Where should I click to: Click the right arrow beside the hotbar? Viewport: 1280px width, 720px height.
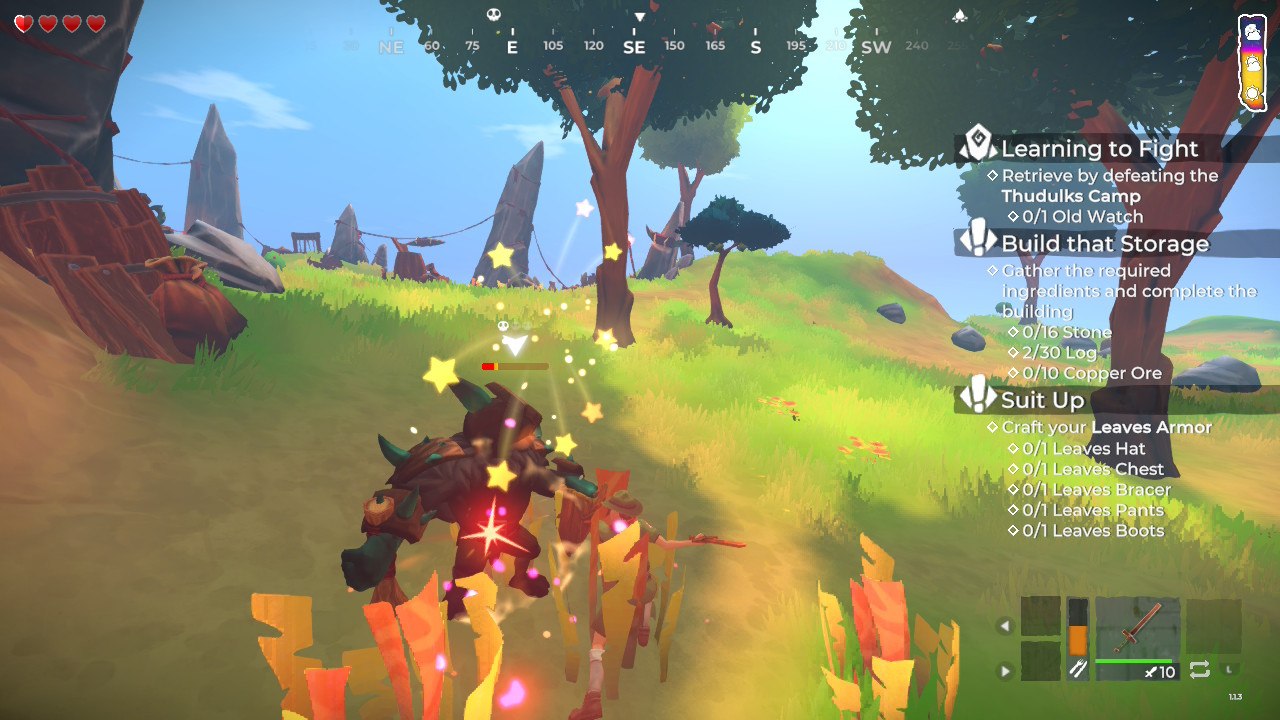[x=1005, y=671]
